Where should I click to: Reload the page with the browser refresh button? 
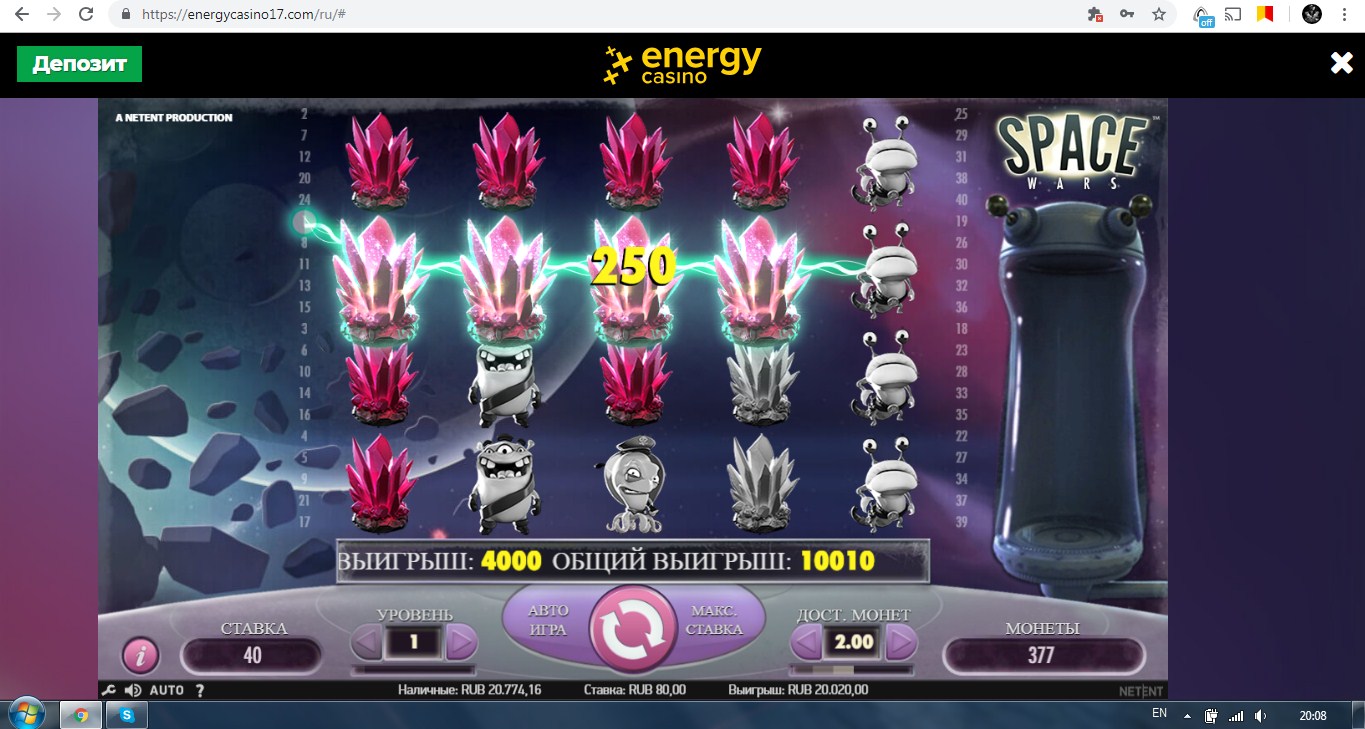[86, 15]
